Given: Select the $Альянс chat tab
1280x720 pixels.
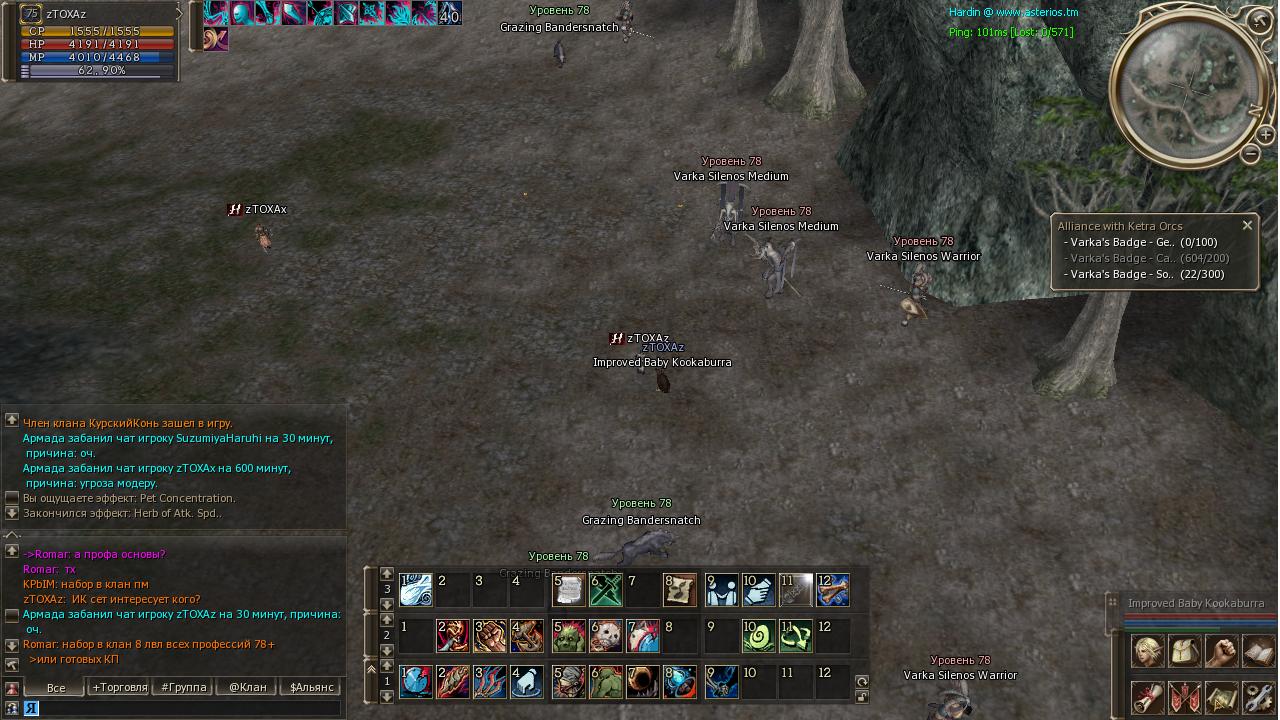Looking at the screenshot, I should tap(311, 687).
